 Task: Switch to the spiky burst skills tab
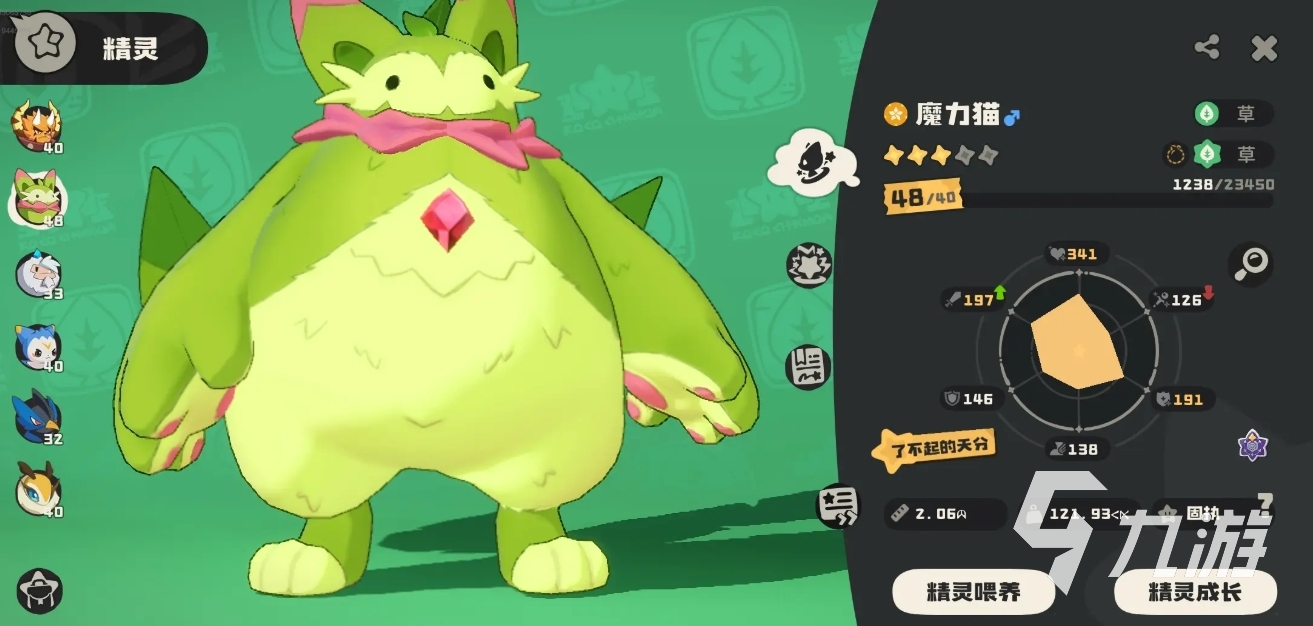pyautogui.click(x=808, y=266)
